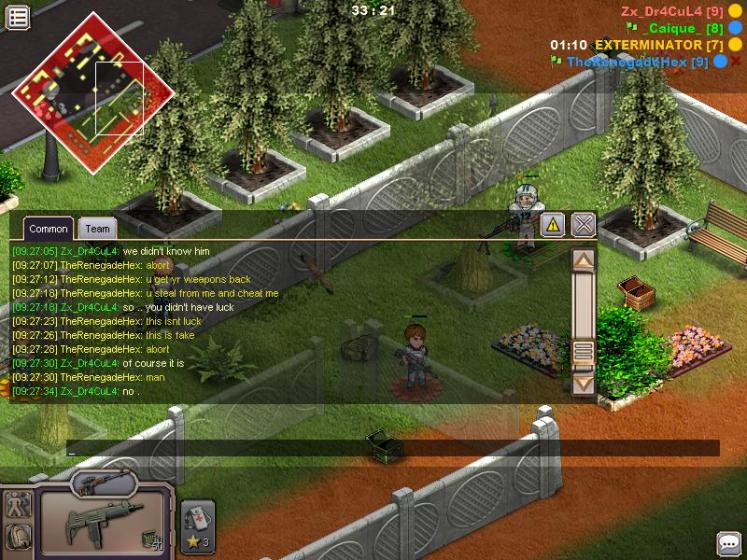This screenshot has height=560, width=747.
Task: Focus the chat message input field
Action: 390,449
